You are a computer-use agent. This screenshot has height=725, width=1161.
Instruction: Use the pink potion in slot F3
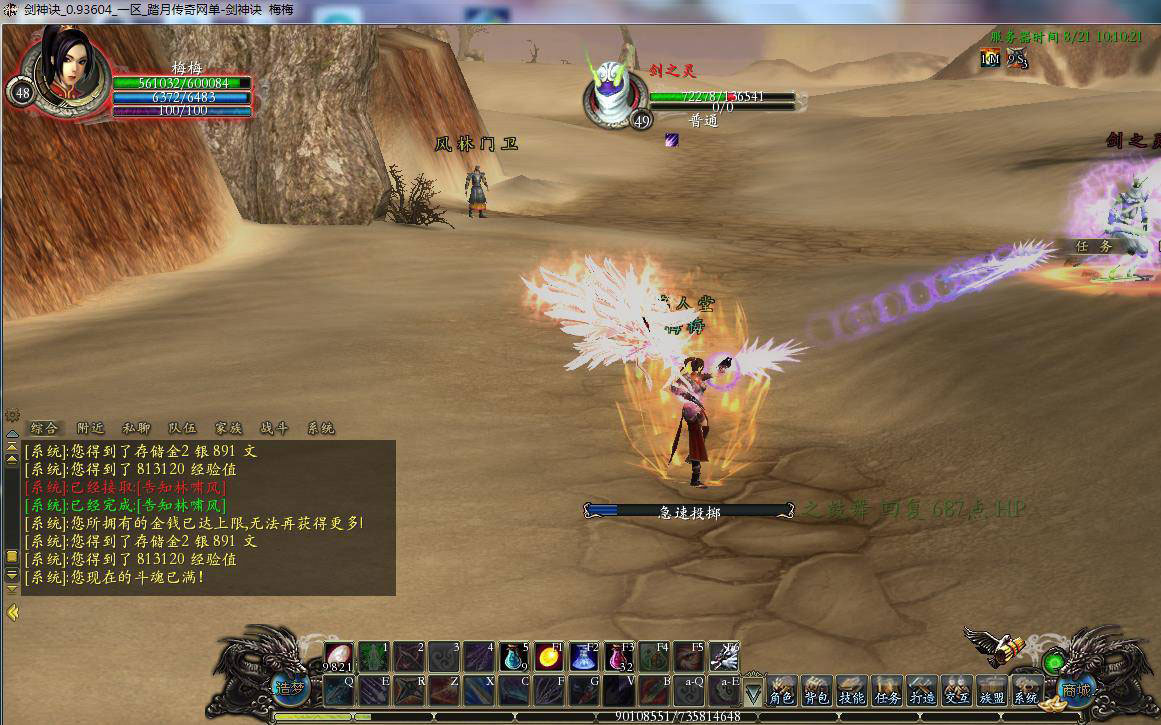[x=619, y=657]
